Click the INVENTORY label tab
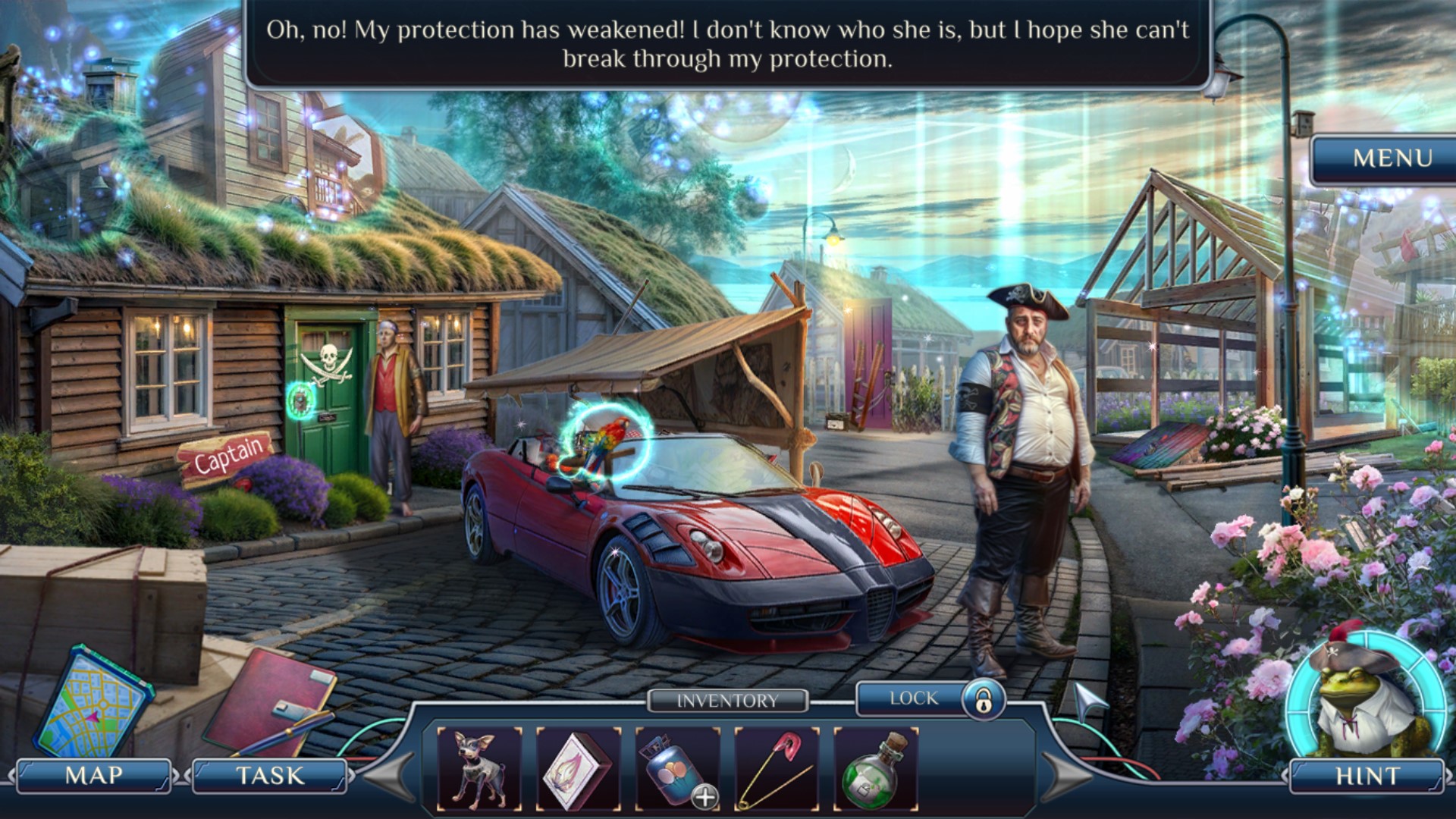Image resolution: width=1456 pixels, height=819 pixels. (727, 701)
